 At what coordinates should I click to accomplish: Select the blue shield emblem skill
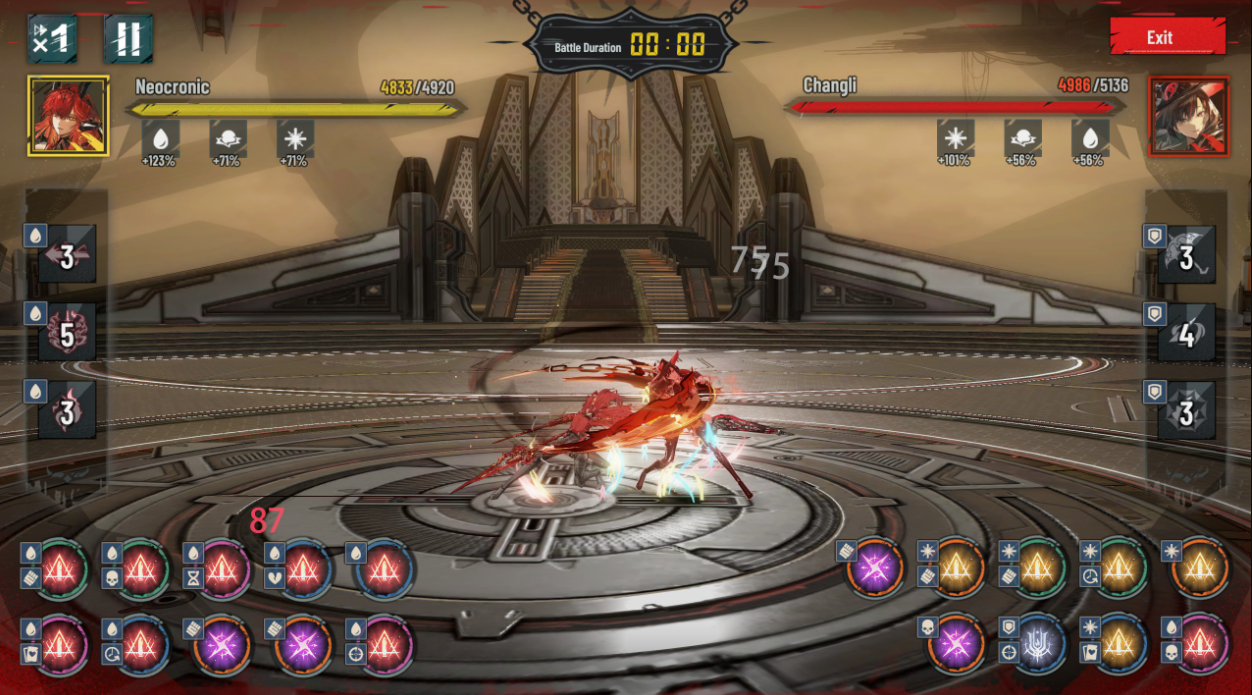point(1039,643)
